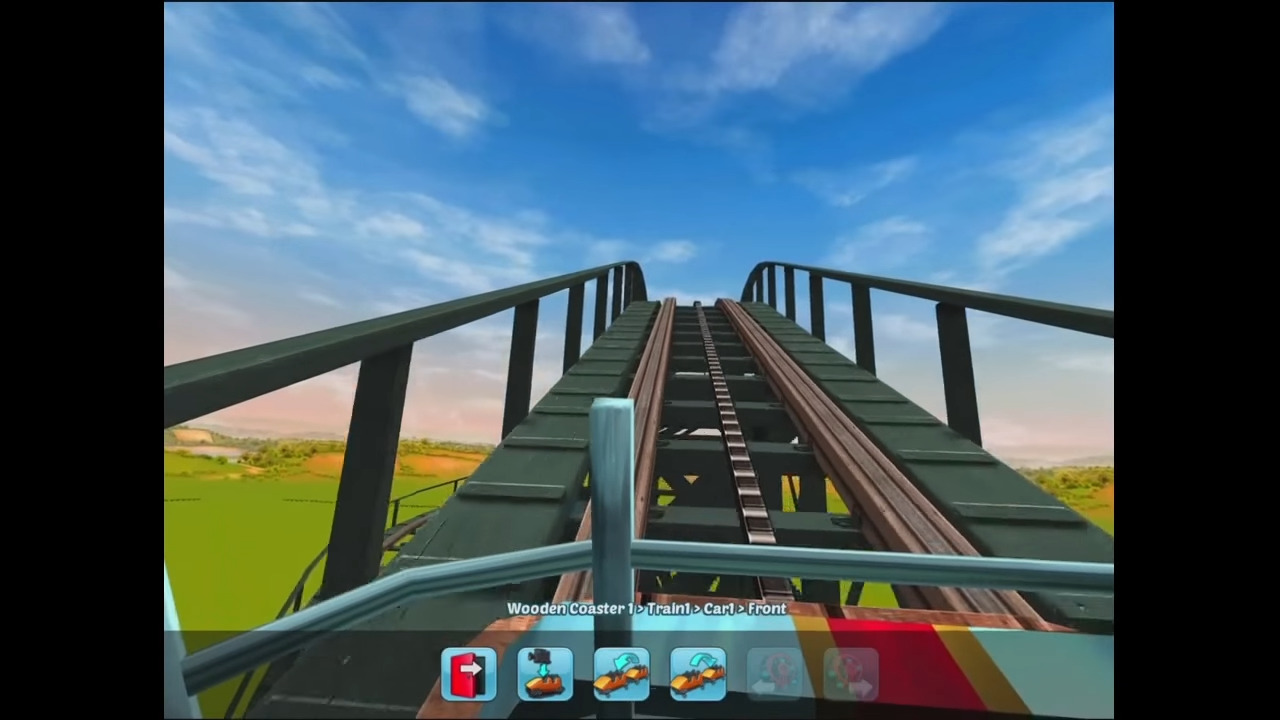Click the grayed next ride icon

851,673
